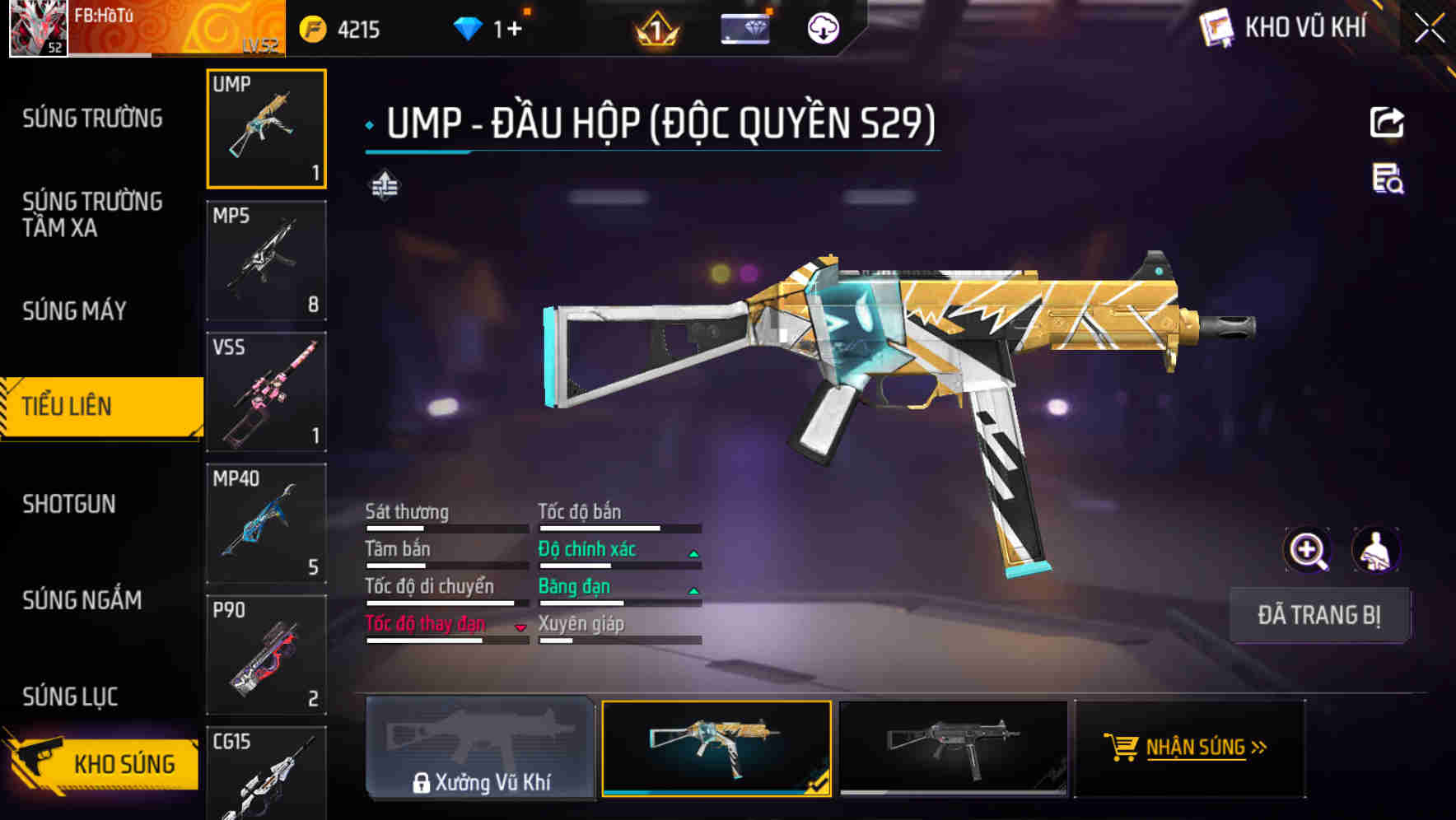This screenshot has width=1456, height=820.
Task: Close the weapon armory screen
Action: tap(1429, 28)
